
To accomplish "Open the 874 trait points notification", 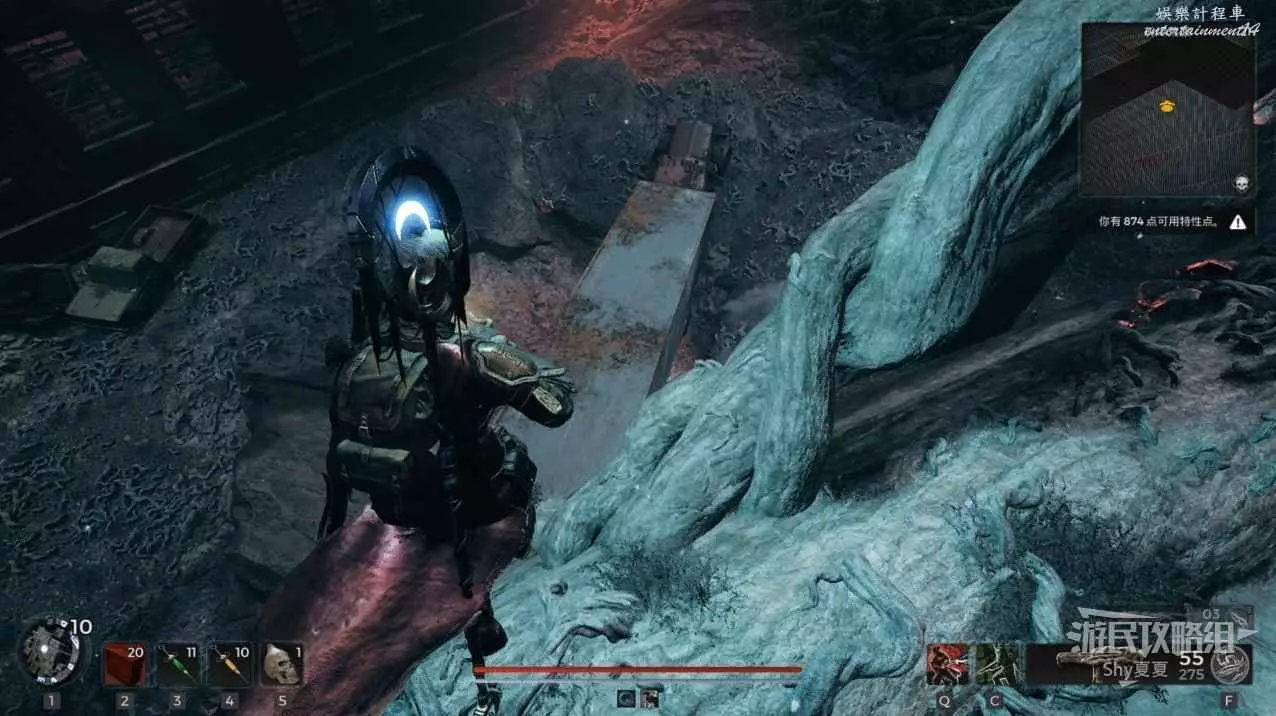I will tap(1167, 222).
